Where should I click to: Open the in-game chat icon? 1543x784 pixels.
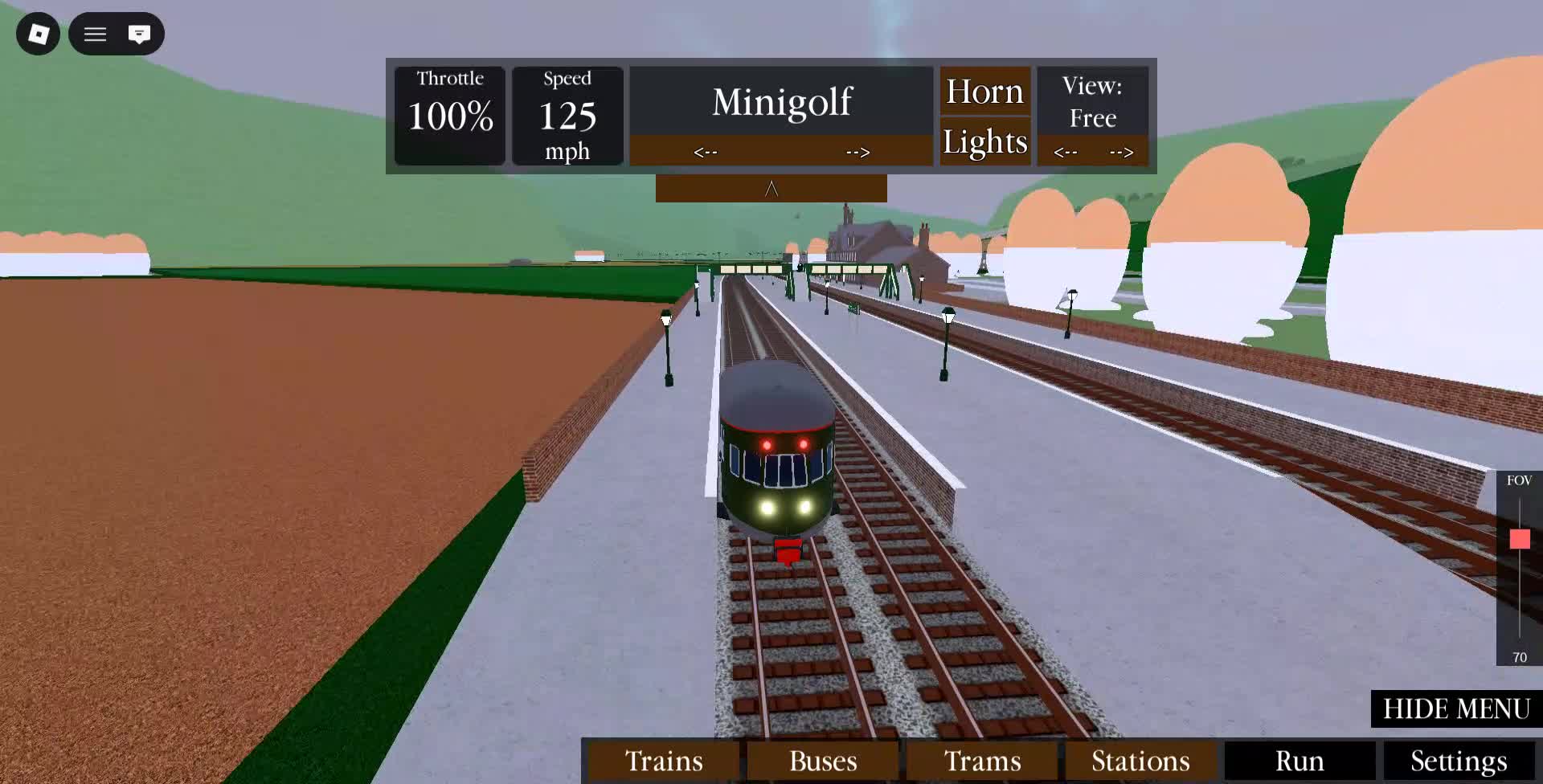click(x=140, y=34)
